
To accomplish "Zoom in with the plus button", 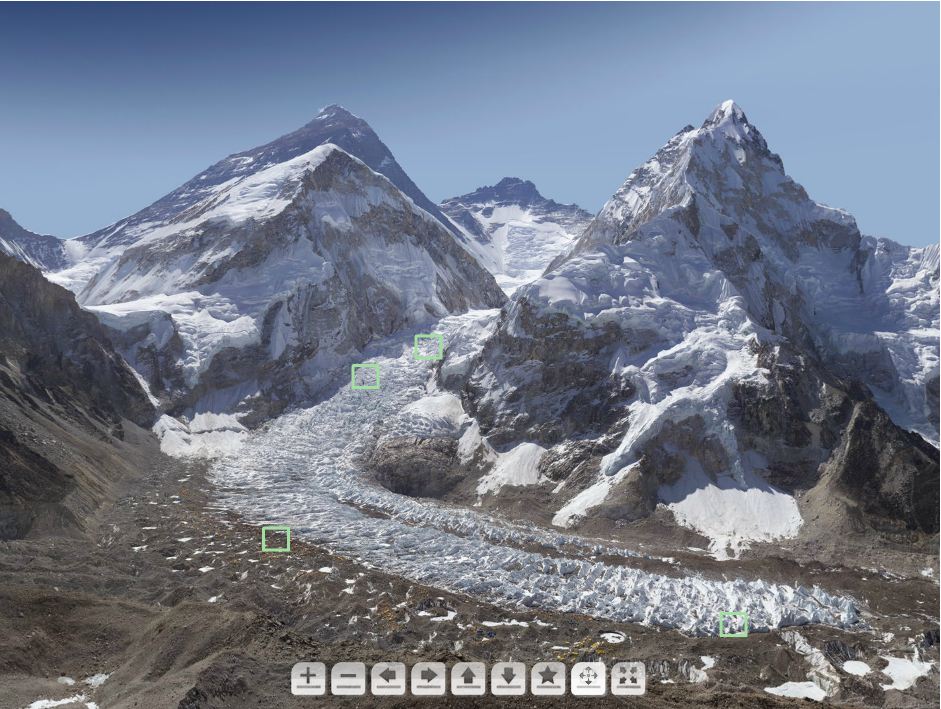I will click(308, 679).
